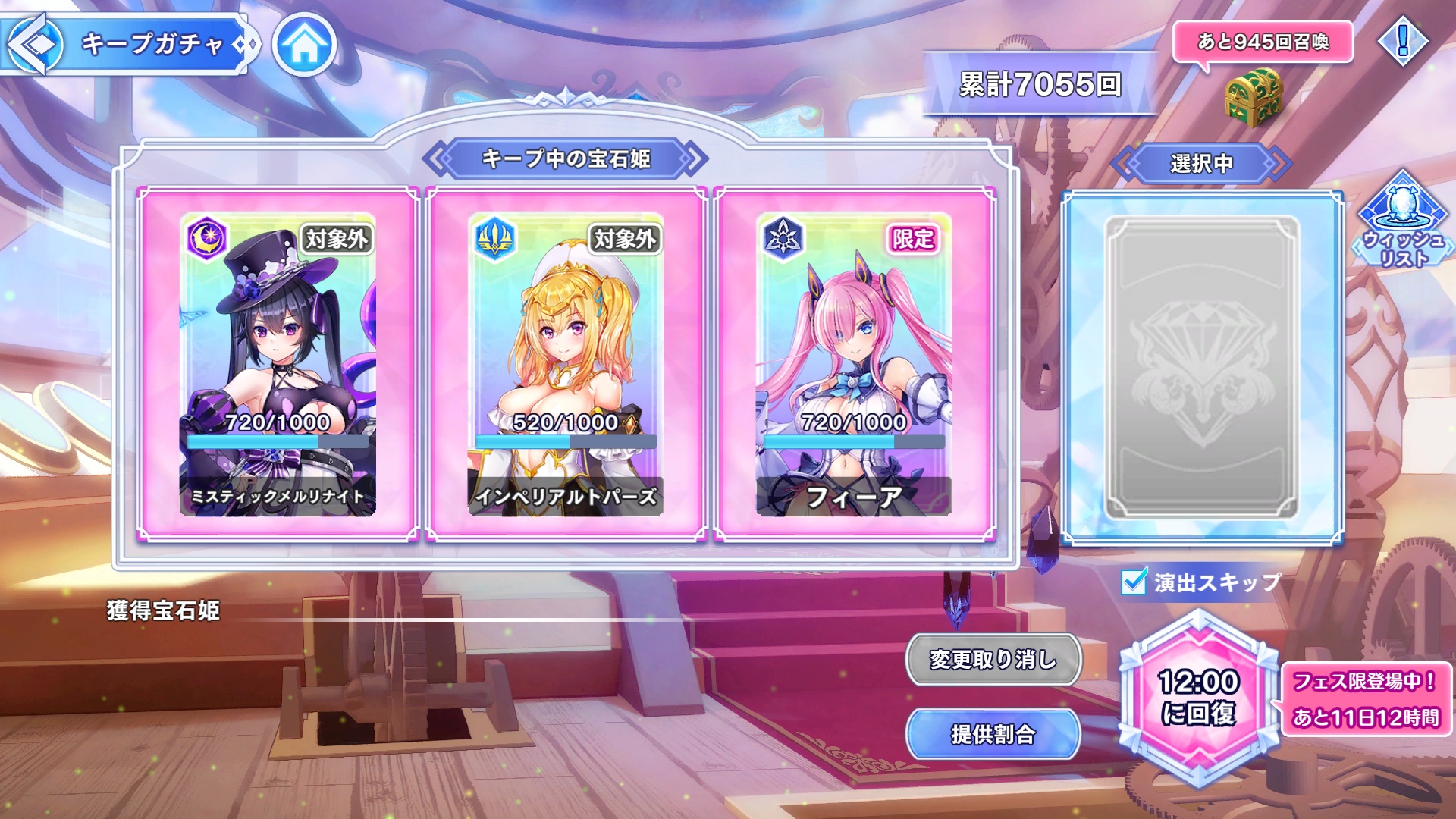
Task: Go back from the キープガチャ screen
Action: (34, 44)
